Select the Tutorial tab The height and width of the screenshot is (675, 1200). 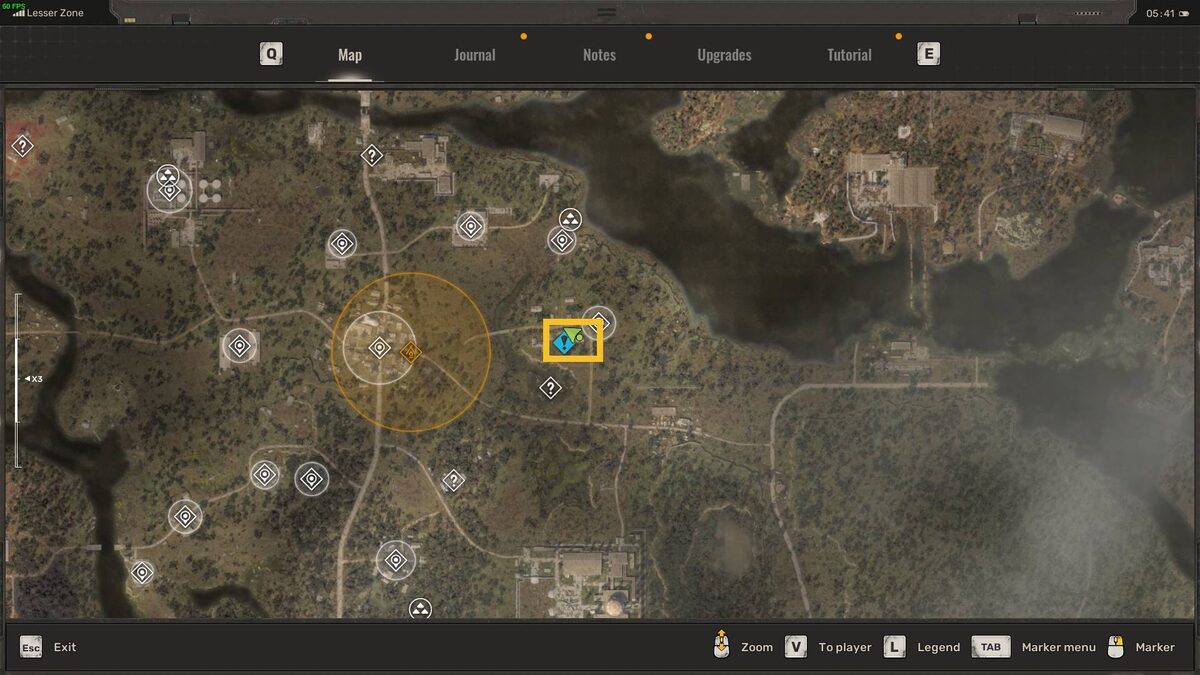pyautogui.click(x=849, y=55)
